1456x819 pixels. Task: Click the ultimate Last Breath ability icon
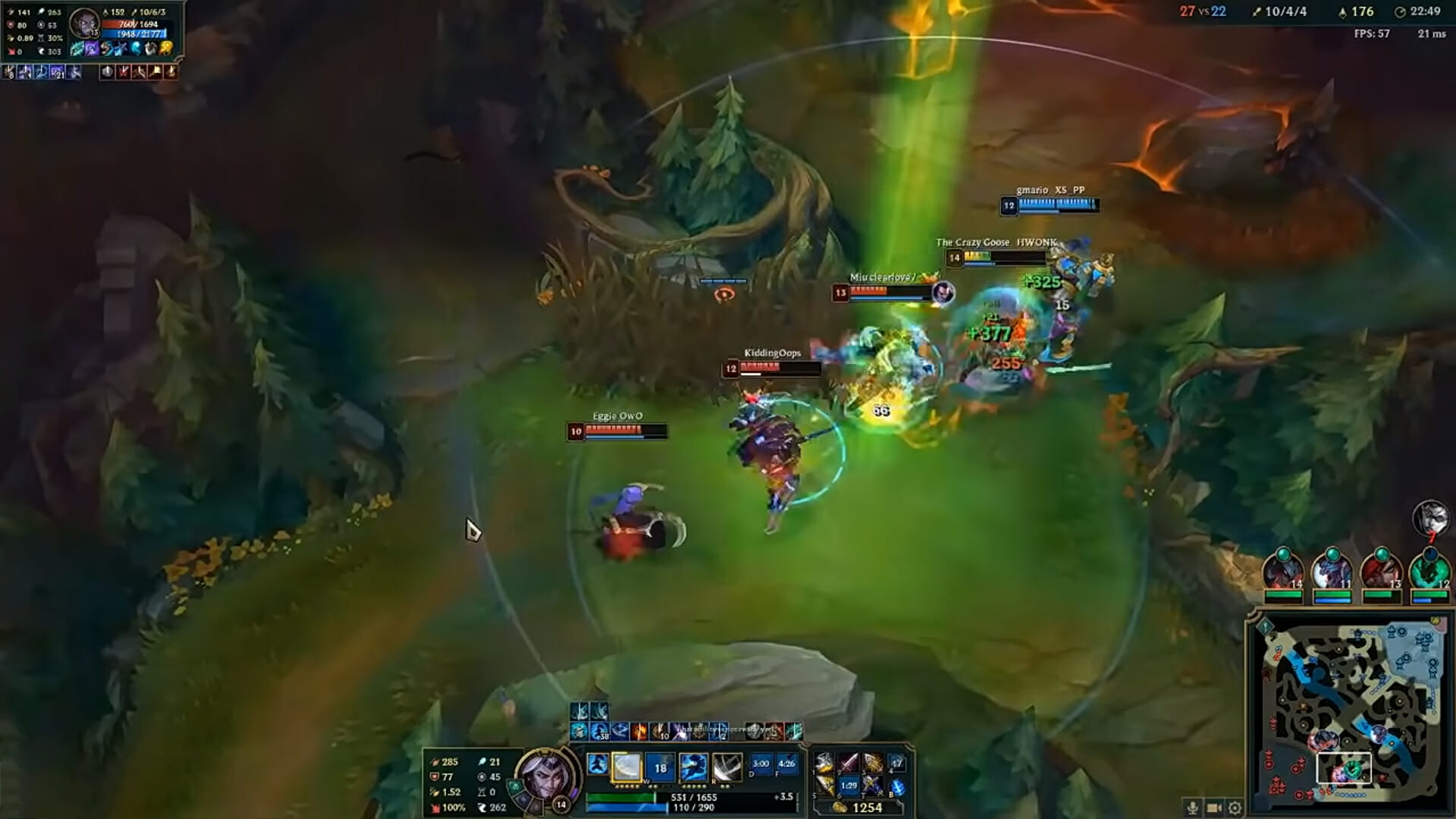726,766
